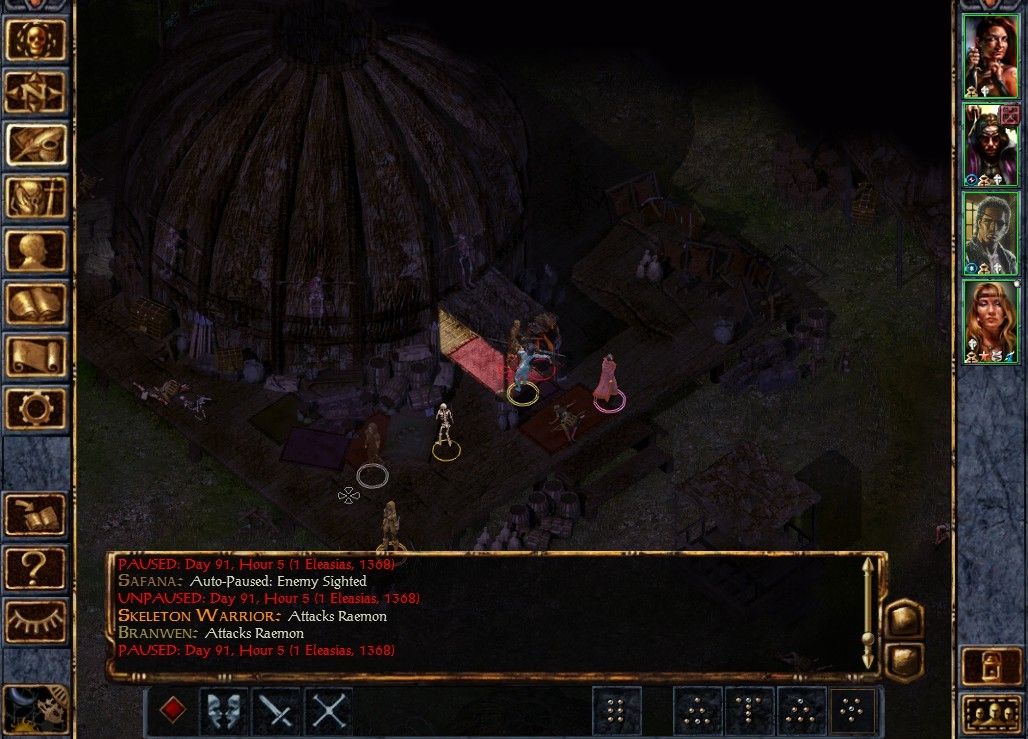The height and width of the screenshot is (739, 1028).
Task: Click the question mark help button
Action: 36,568
